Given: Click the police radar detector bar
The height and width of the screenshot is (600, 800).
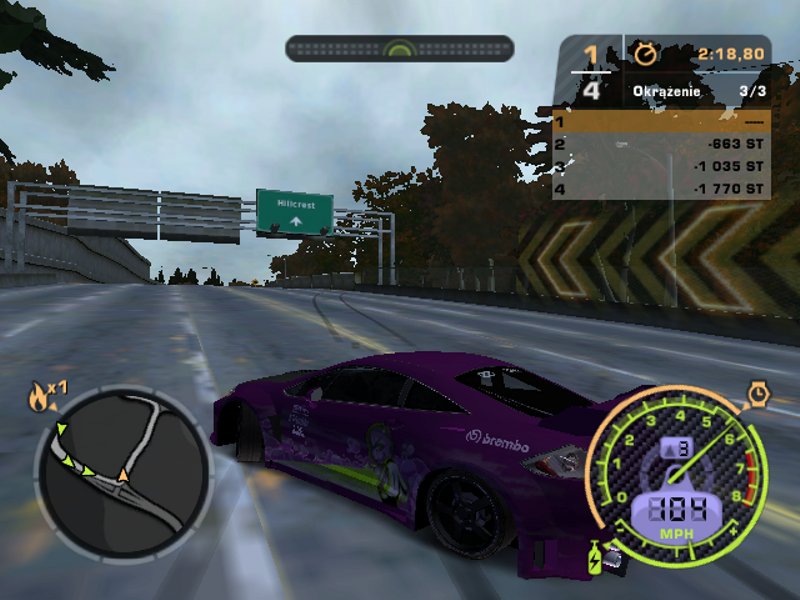Looking at the screenshot, I should click(399, 48).
